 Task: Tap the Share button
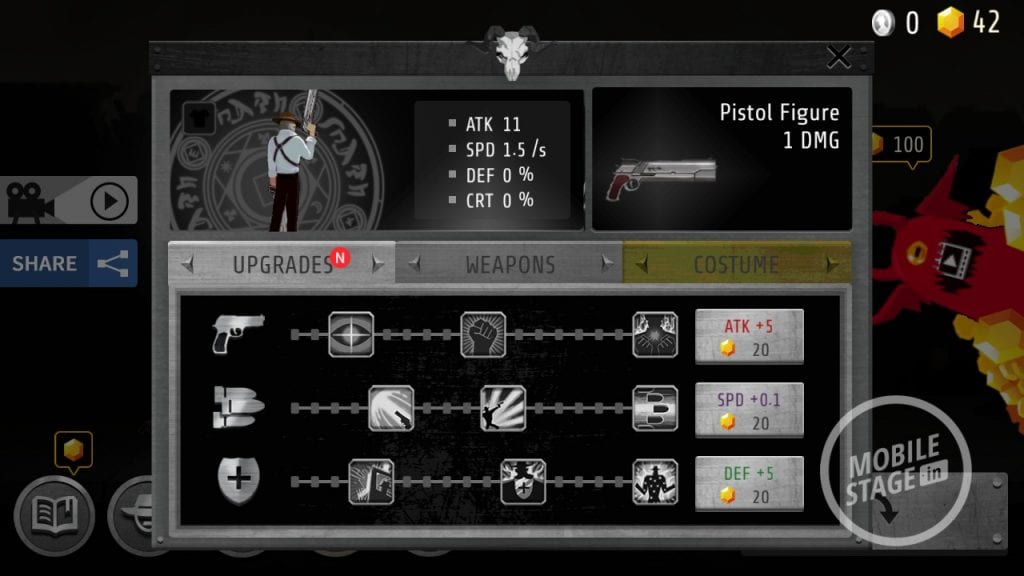tap(68, 263)
